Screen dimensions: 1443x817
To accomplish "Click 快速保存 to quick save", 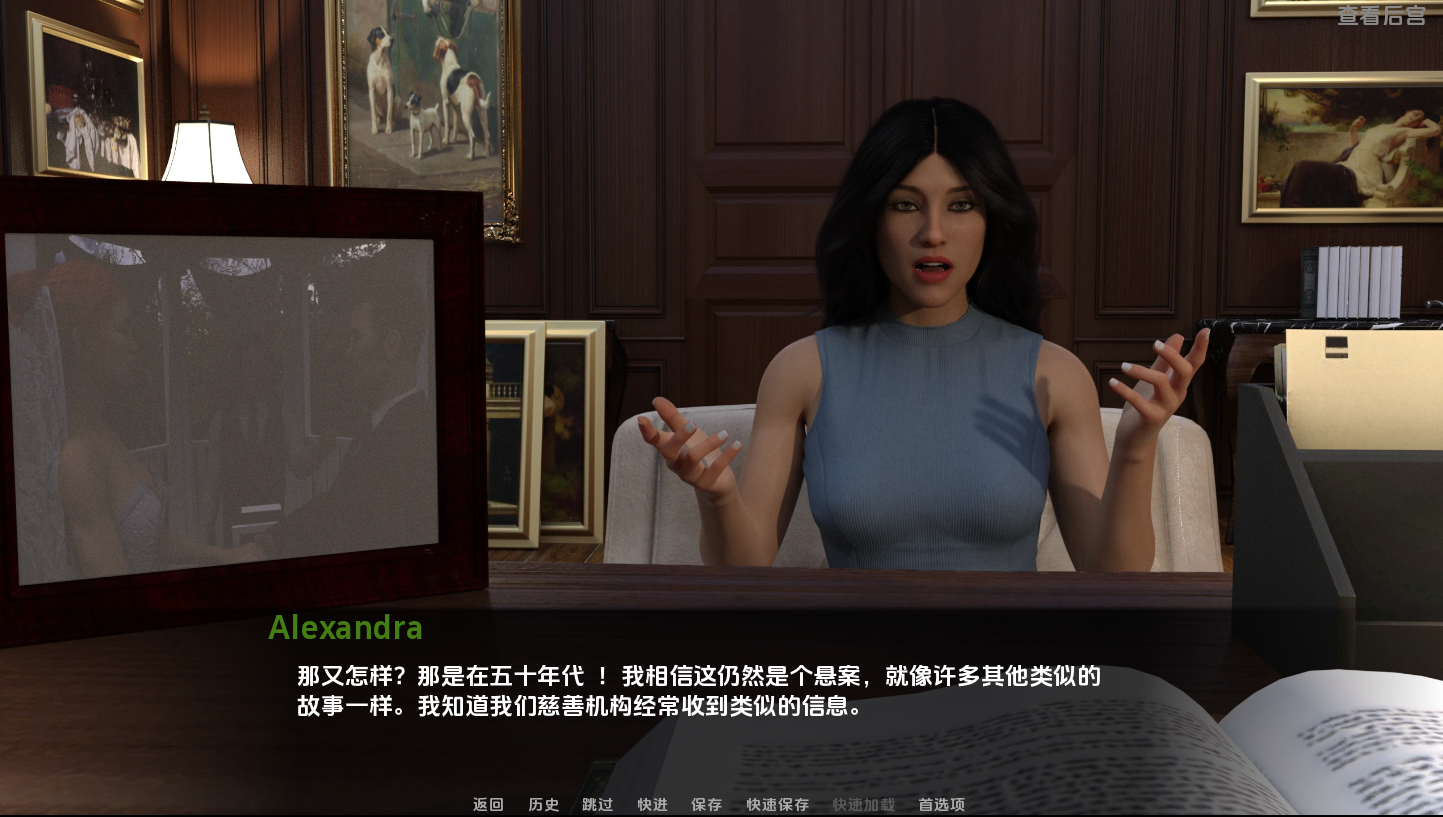I will (777, 804).
